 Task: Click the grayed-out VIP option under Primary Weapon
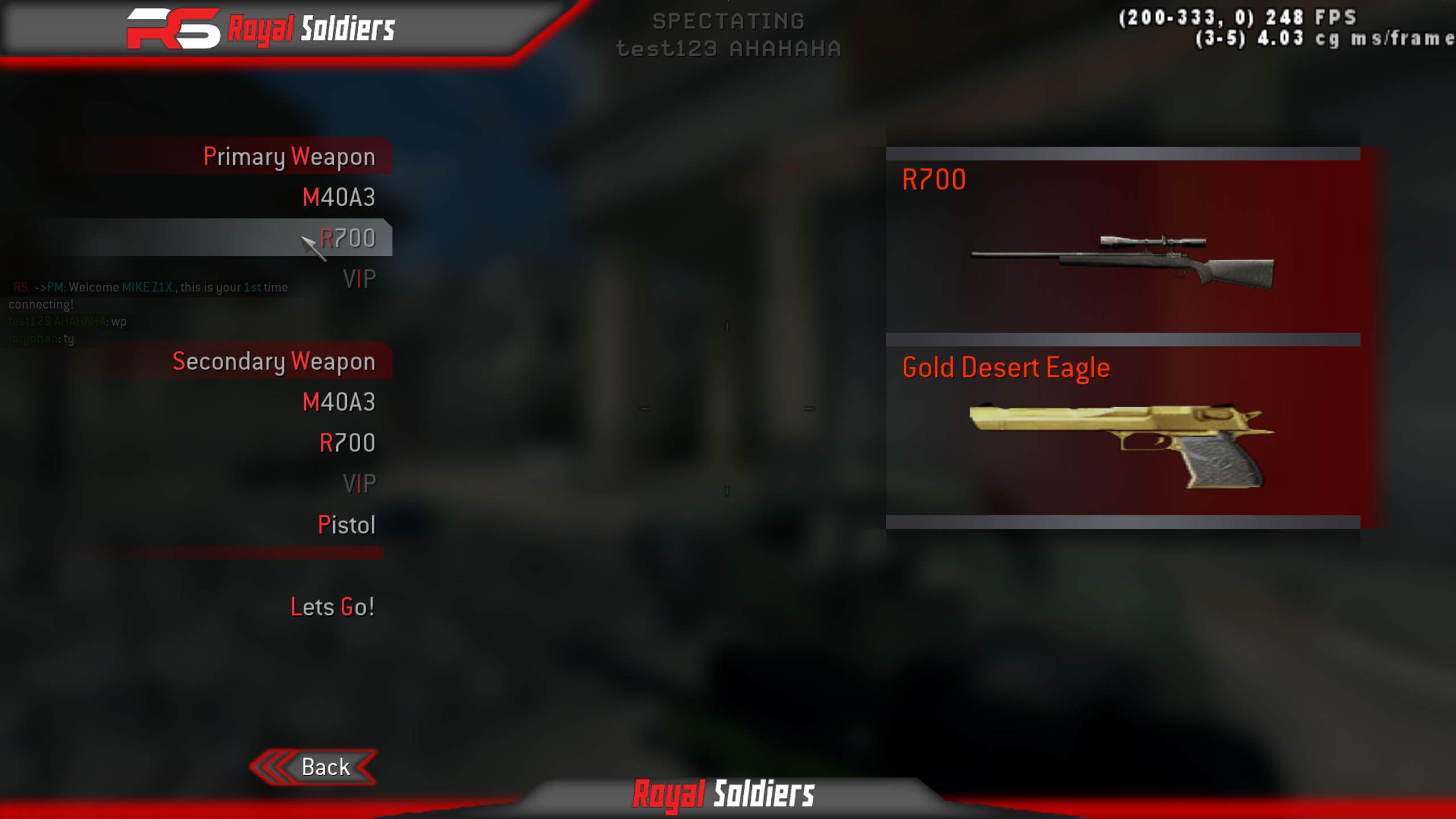[x=359, y=279]
